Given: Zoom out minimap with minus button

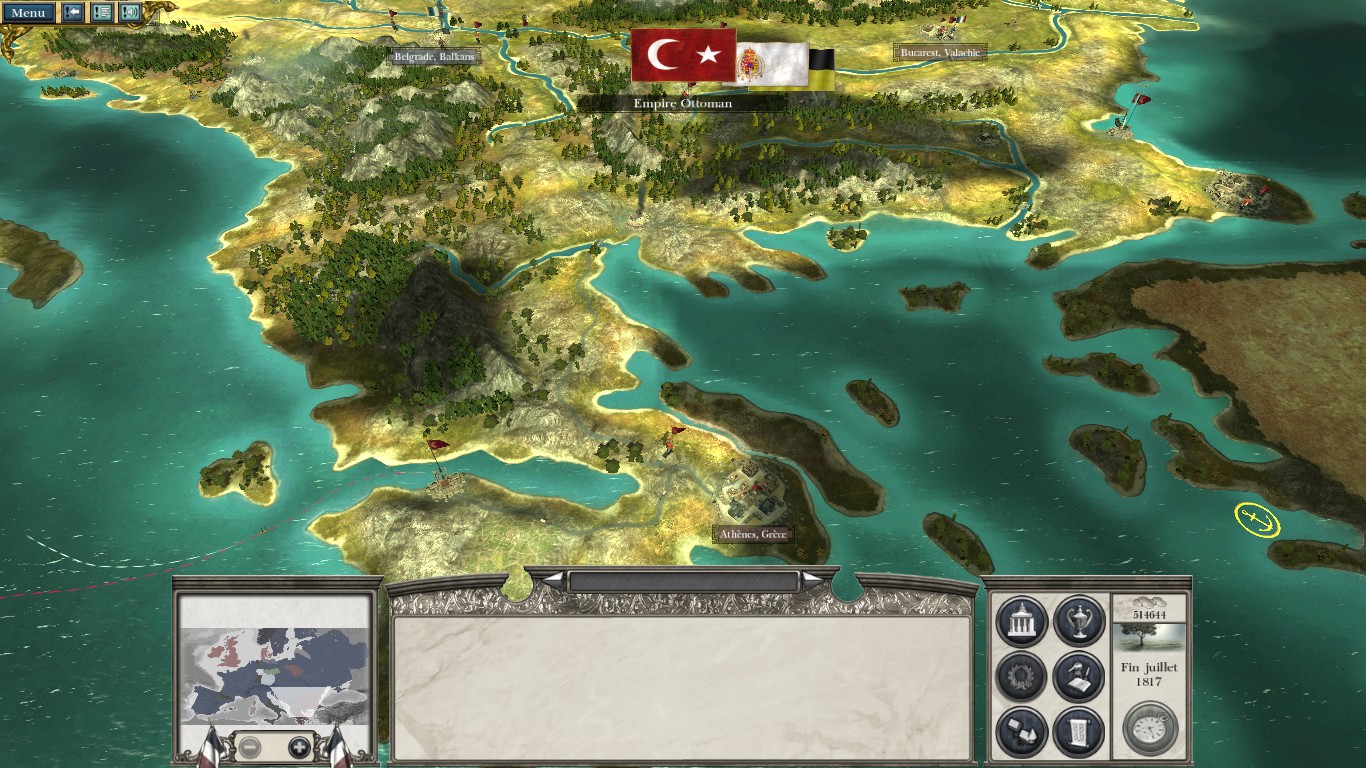Looking at the screenshot, I should tap(250, 747).
